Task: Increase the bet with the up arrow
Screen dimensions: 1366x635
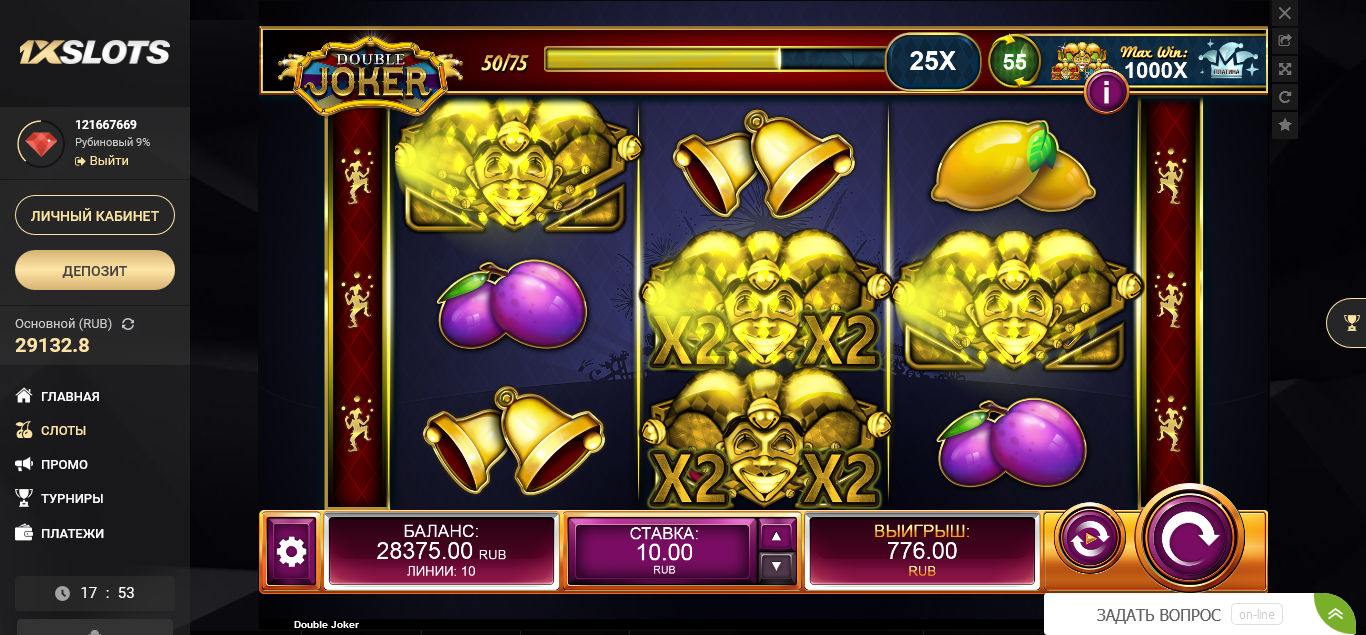Action: (x=777, y=536)
